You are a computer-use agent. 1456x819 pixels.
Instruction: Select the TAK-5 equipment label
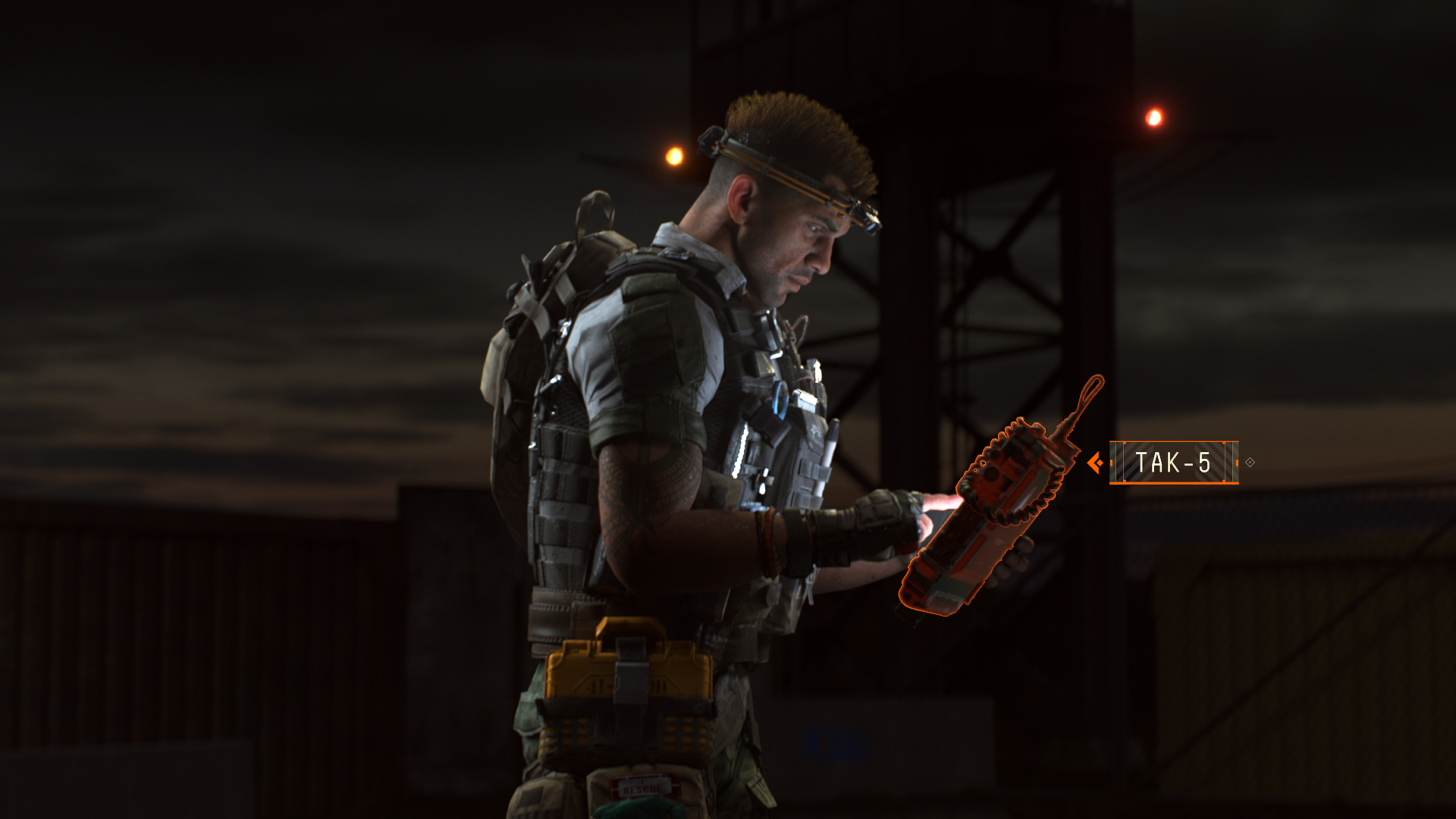click(x=1173, y=463)
